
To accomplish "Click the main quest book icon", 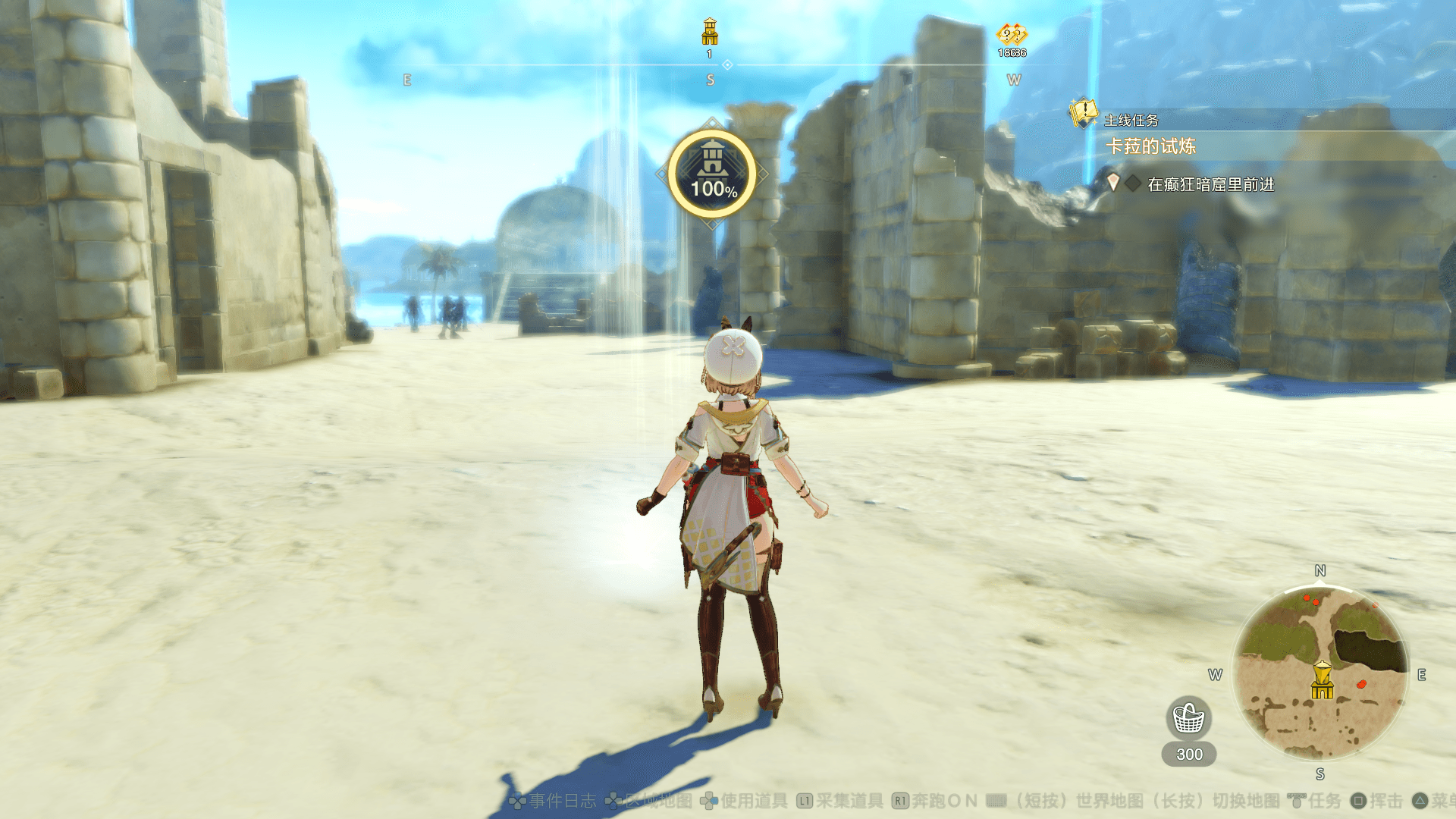I will click(1083, 114).
